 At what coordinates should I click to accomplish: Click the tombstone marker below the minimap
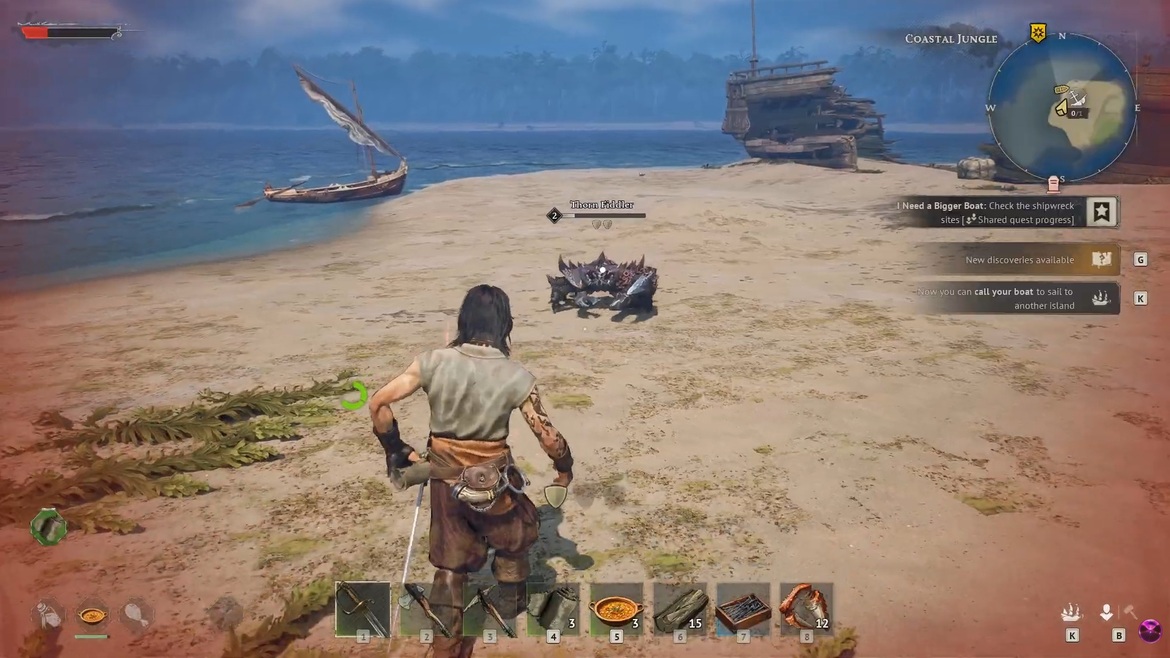pos(1053,185)
